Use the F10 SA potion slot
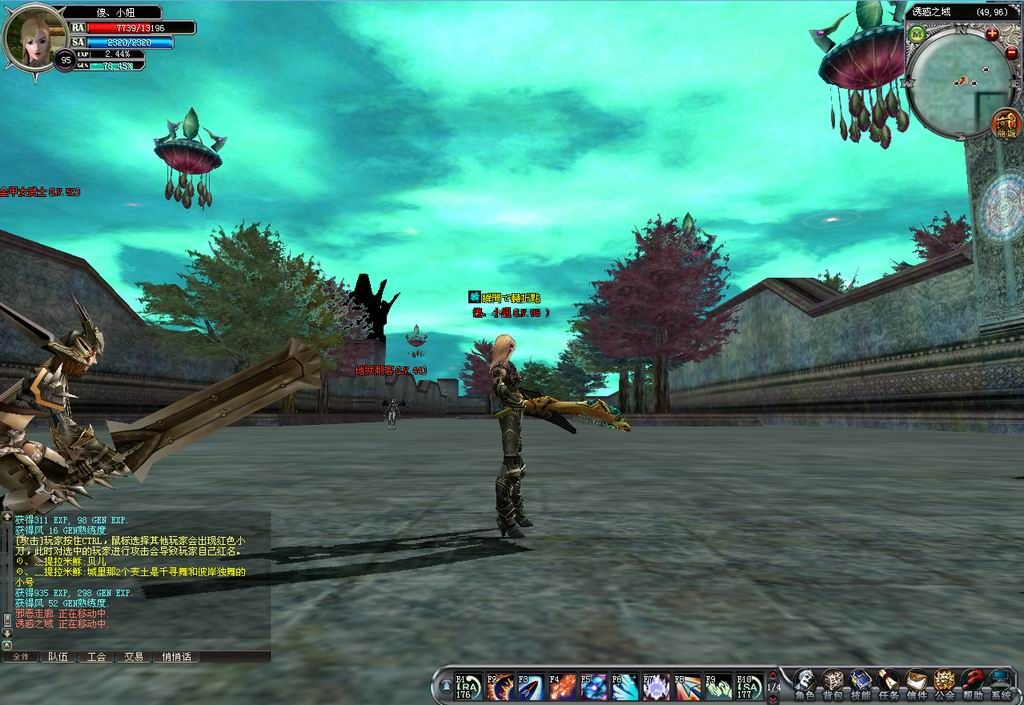Viewport: 1024px width, 705px height. (749, 686)
